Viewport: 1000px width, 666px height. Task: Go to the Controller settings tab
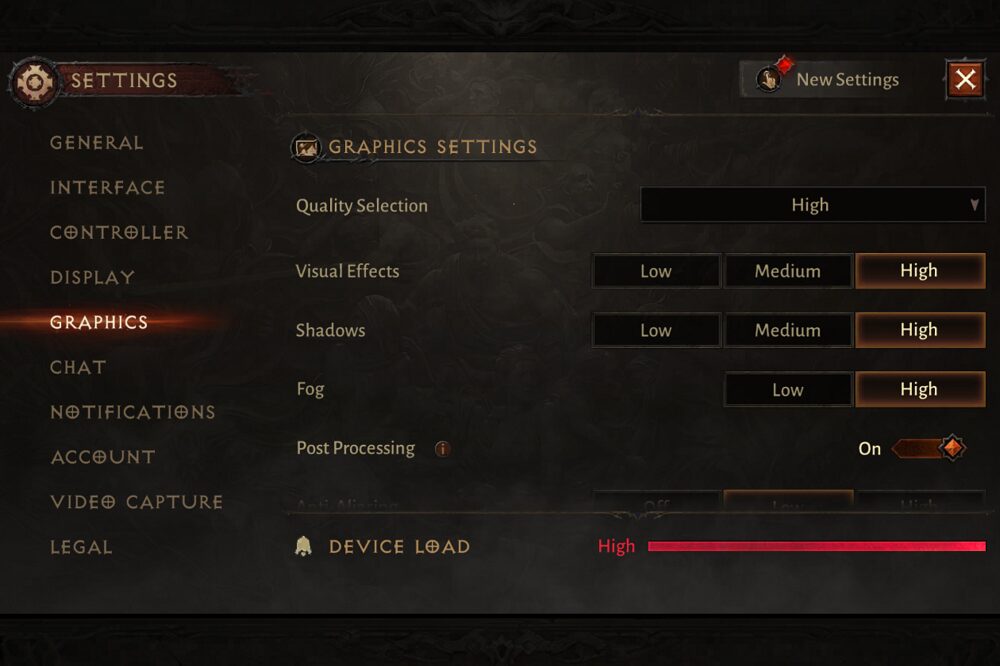pyautogui.click(x=119, y=233)
